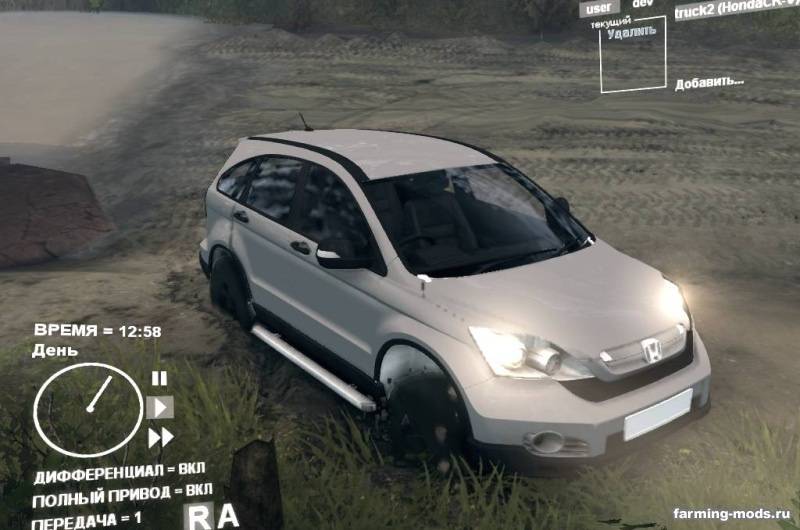
Task: Switch to the dev tab
Action: tap(644, 5)
